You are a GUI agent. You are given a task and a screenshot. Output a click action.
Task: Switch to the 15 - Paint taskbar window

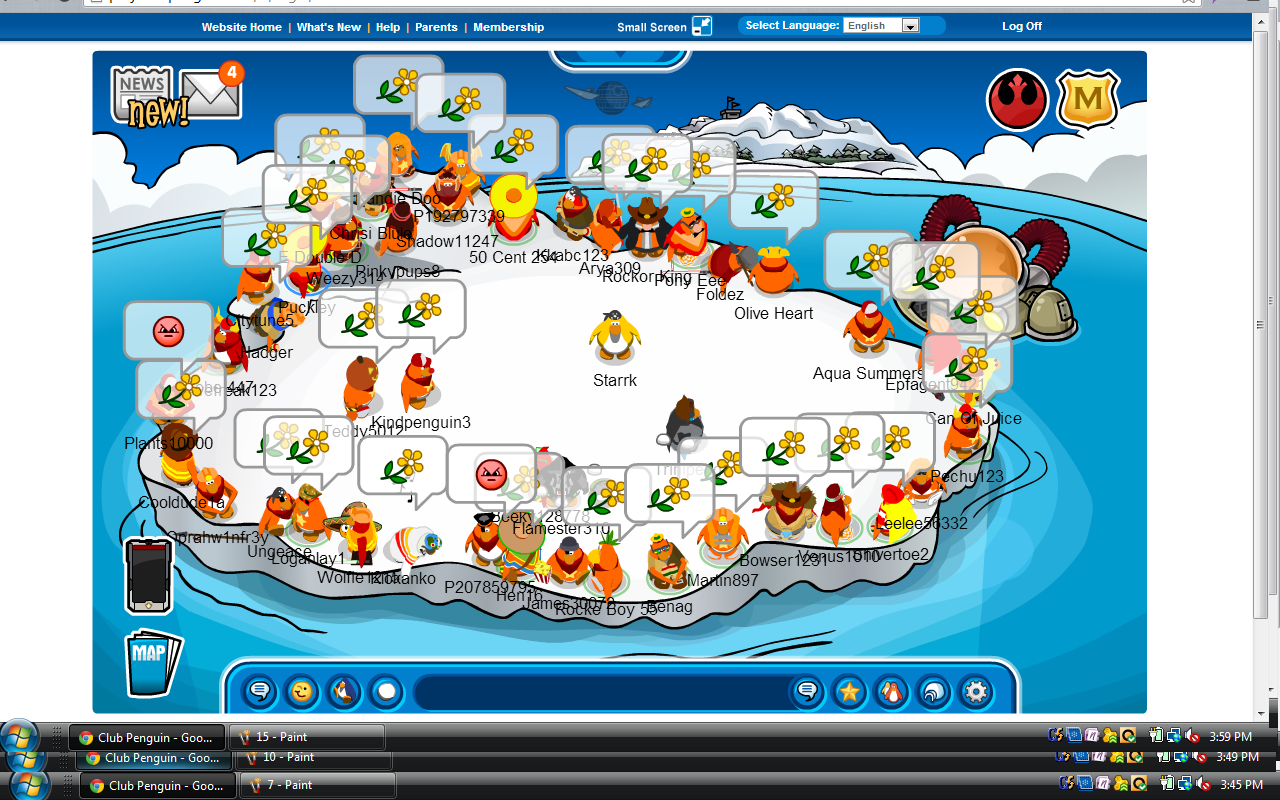click(x=307, y=737)
